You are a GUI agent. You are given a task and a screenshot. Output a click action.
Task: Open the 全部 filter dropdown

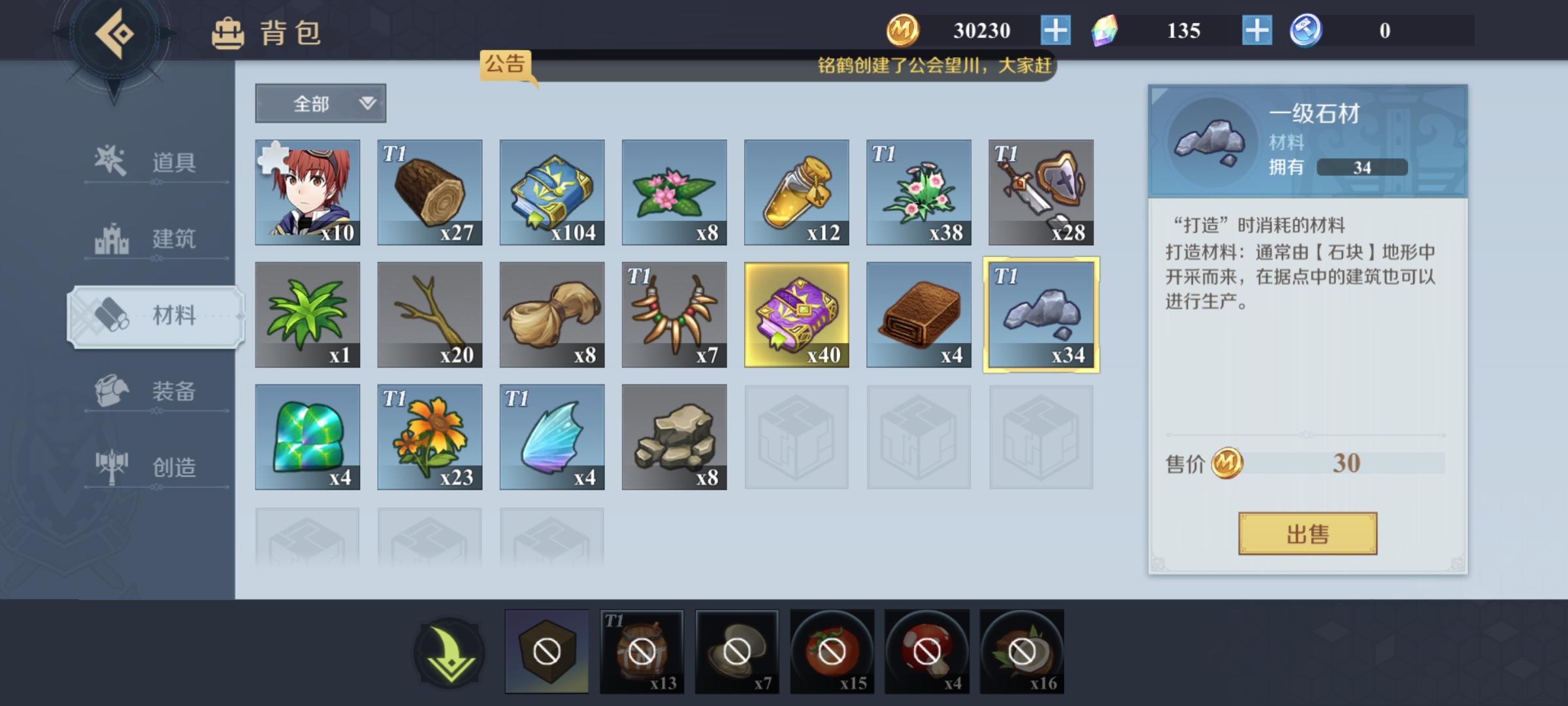coord(320,103)
